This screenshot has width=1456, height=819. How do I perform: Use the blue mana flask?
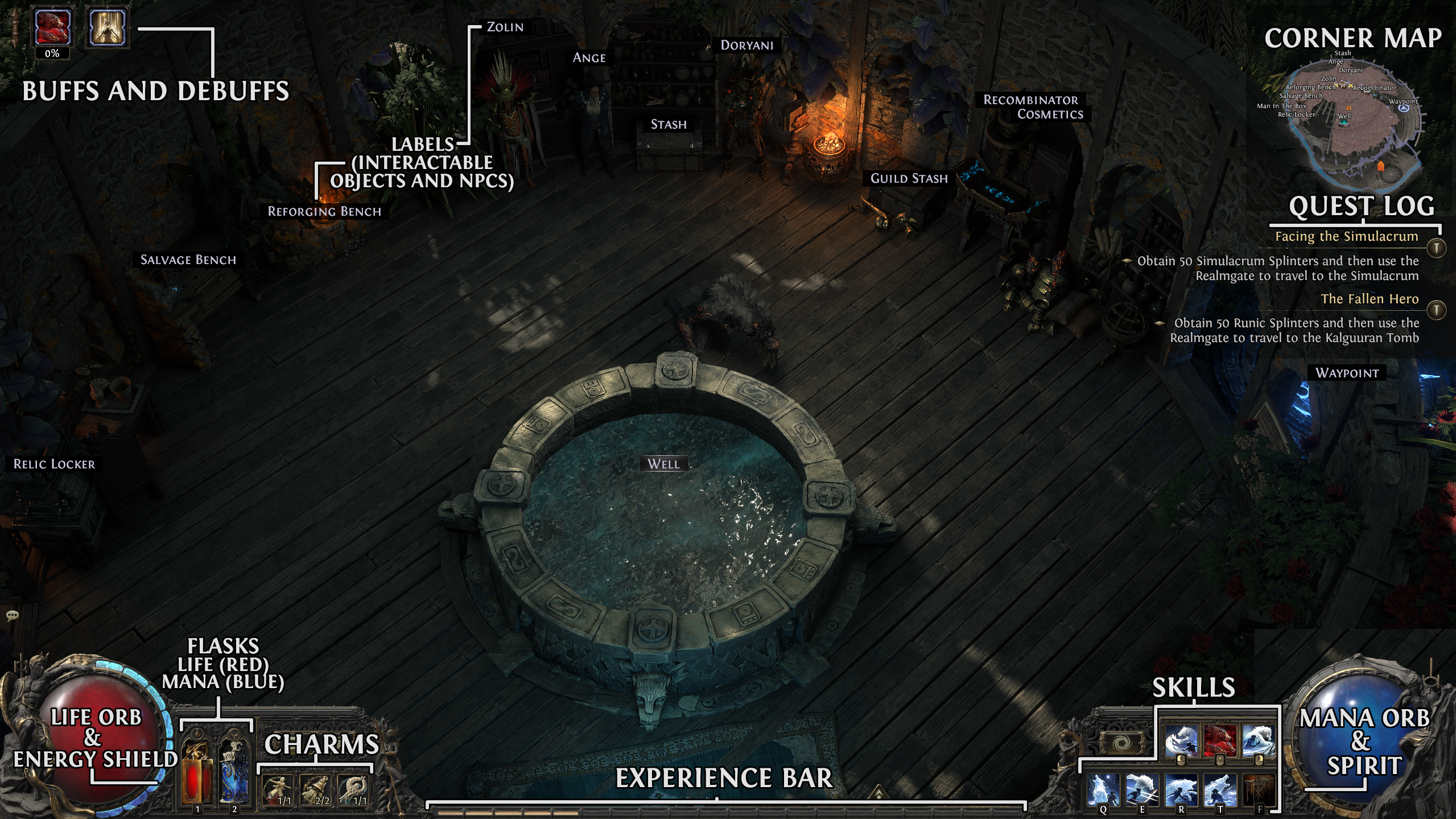(x=234, y=771)
